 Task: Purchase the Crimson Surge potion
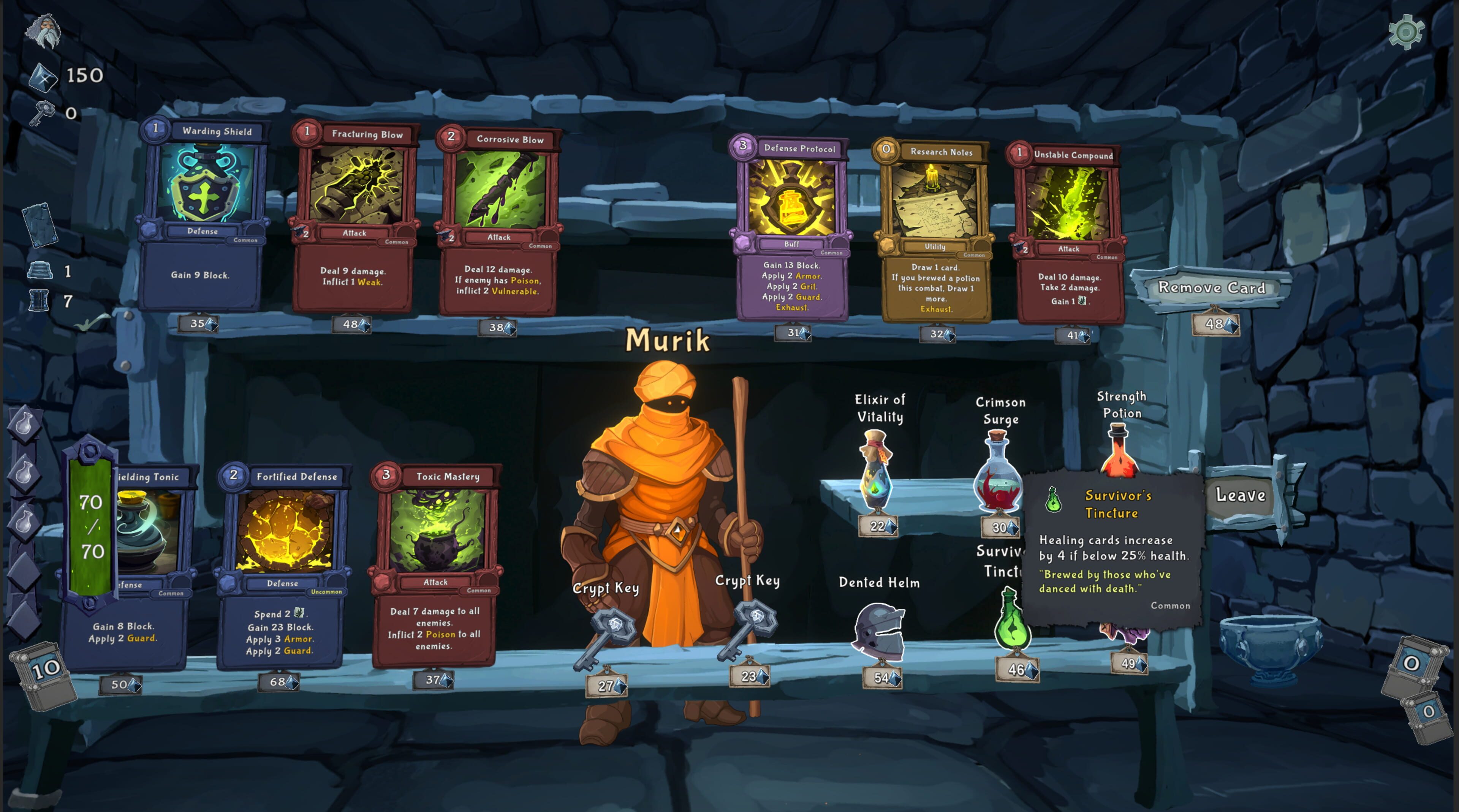998,473
